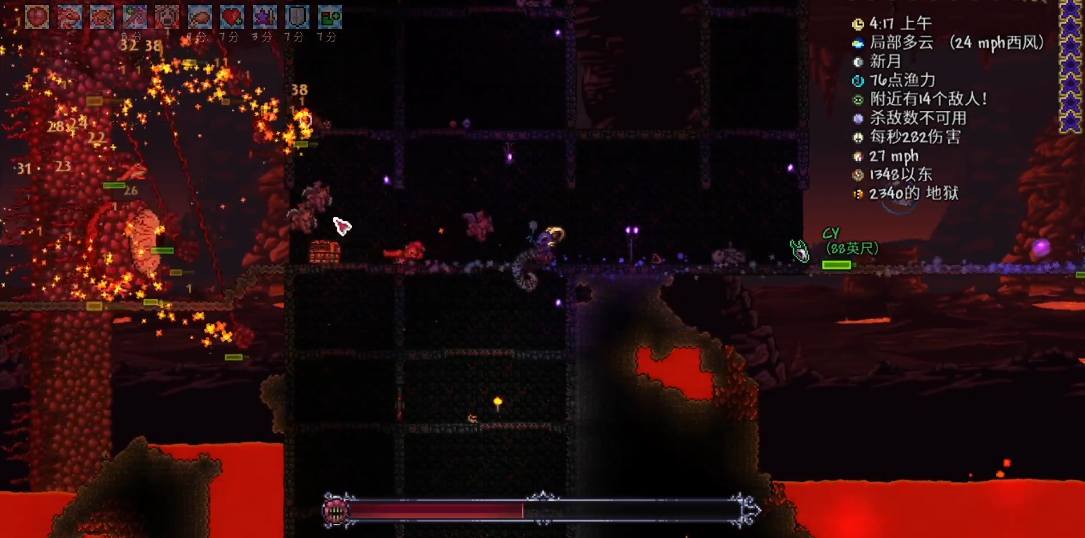The image size is (1085, 538).
Task: Click the Horrified screaming face debuff icon
Action: pyautogui.click(x=166, y=16)
